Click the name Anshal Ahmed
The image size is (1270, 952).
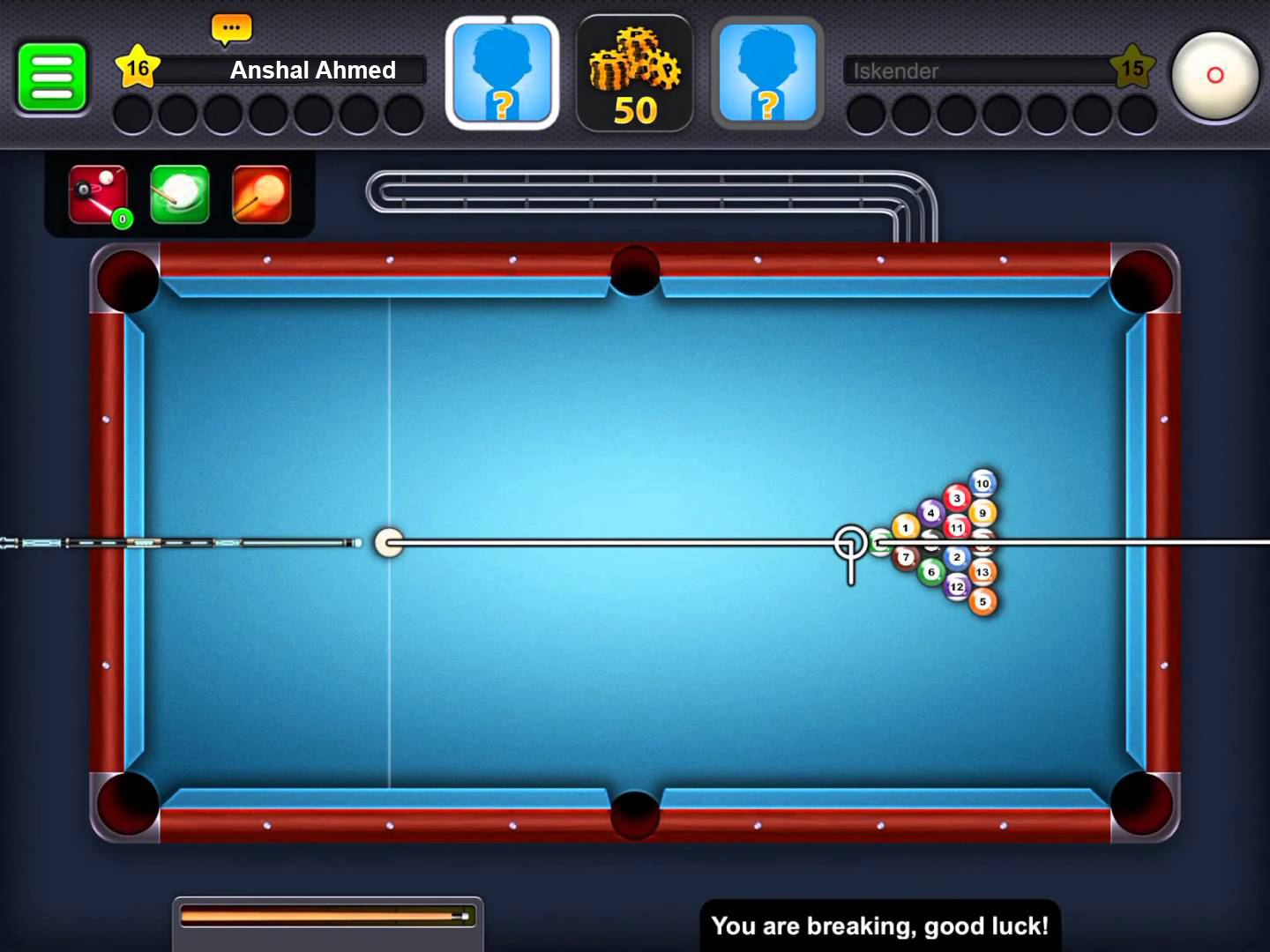coord(313,71)
